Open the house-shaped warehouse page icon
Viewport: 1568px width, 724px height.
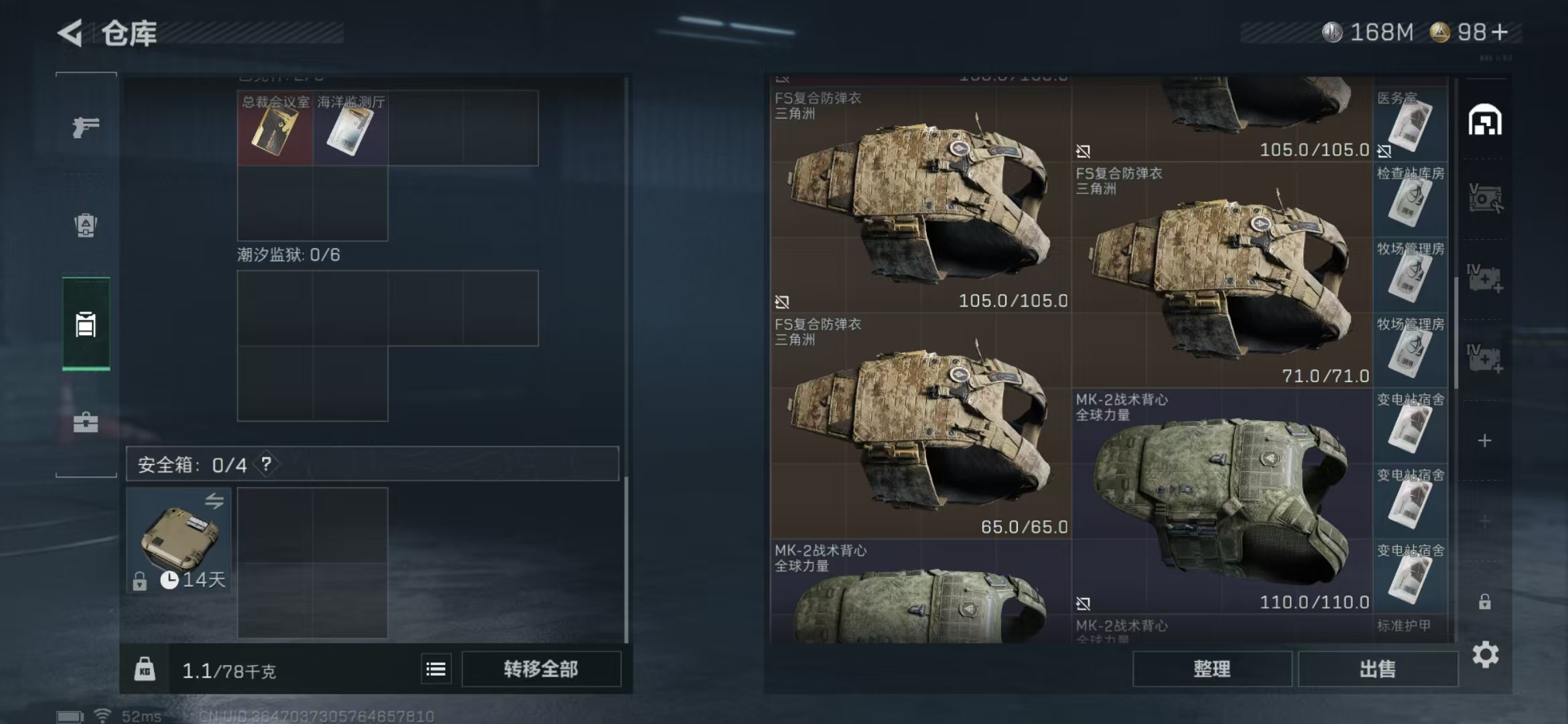[x=1485, y=121]
